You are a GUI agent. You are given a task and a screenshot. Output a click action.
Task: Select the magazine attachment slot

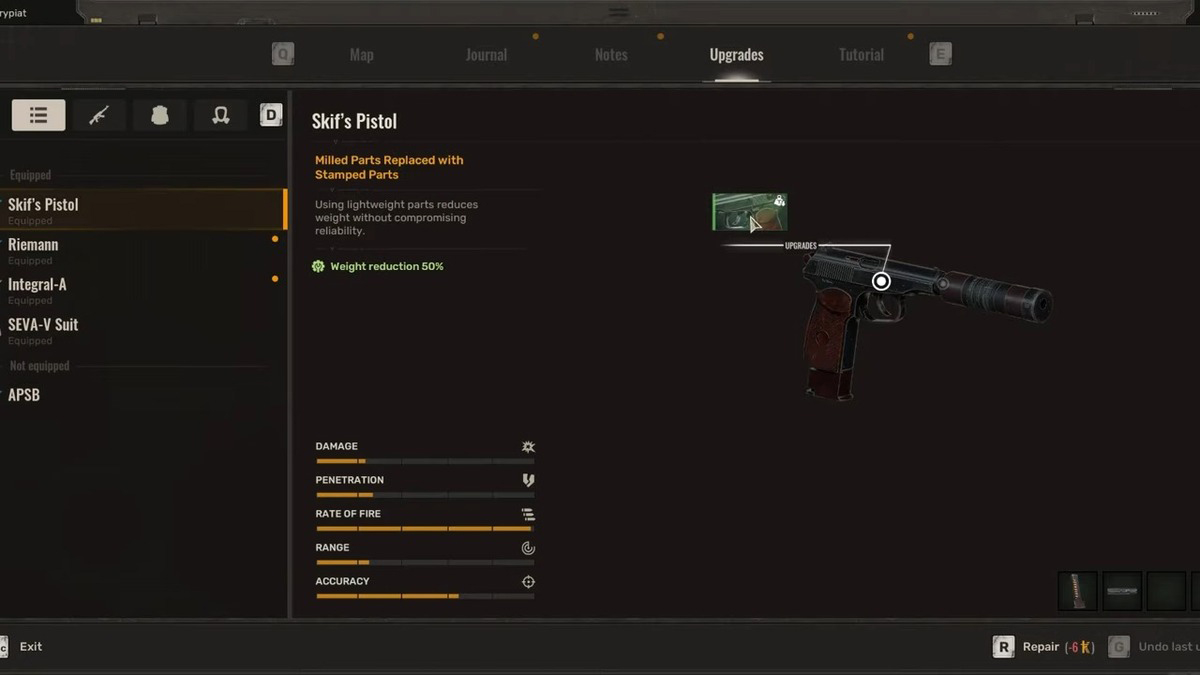tap(1077, 591)
